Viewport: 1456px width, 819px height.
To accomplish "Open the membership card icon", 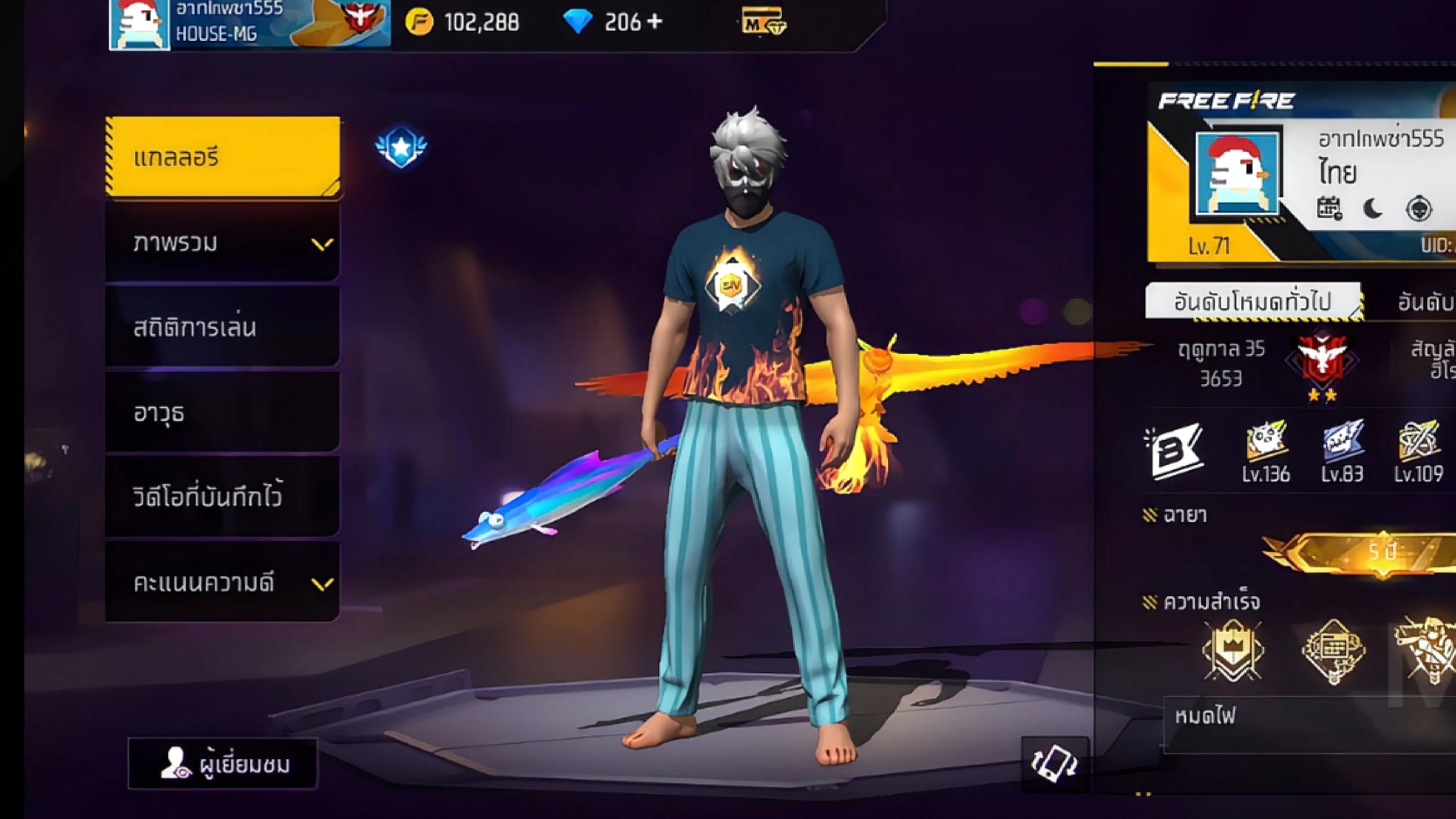I will (763, 24).
